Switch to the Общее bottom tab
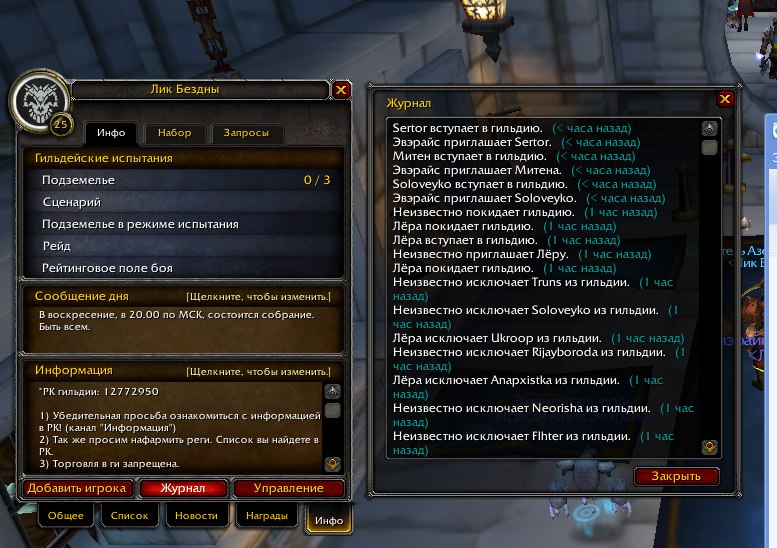This screenshot has width=777, height=548. click(67, 516)
